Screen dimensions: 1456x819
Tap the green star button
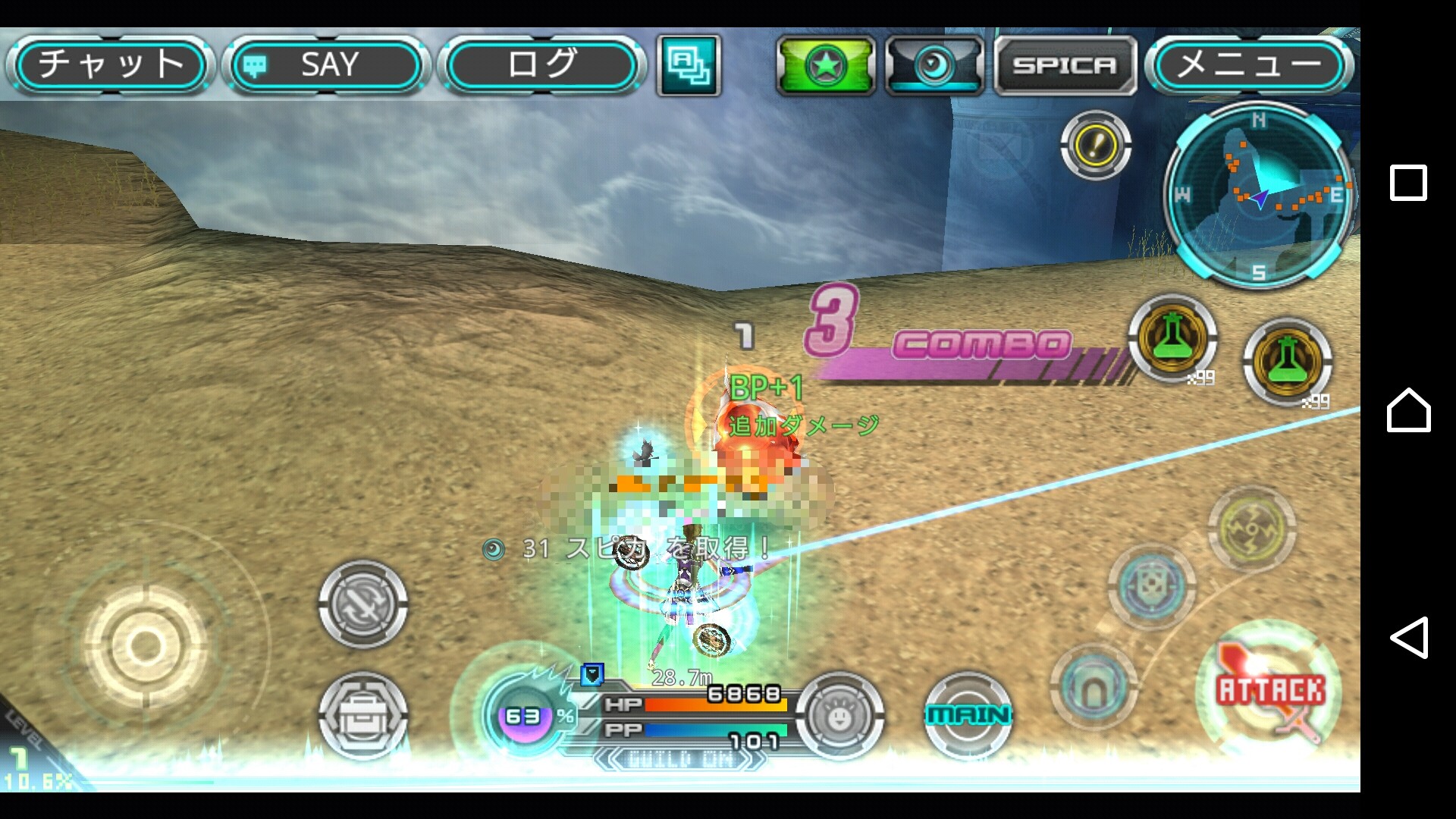click(x=825, y=66)
